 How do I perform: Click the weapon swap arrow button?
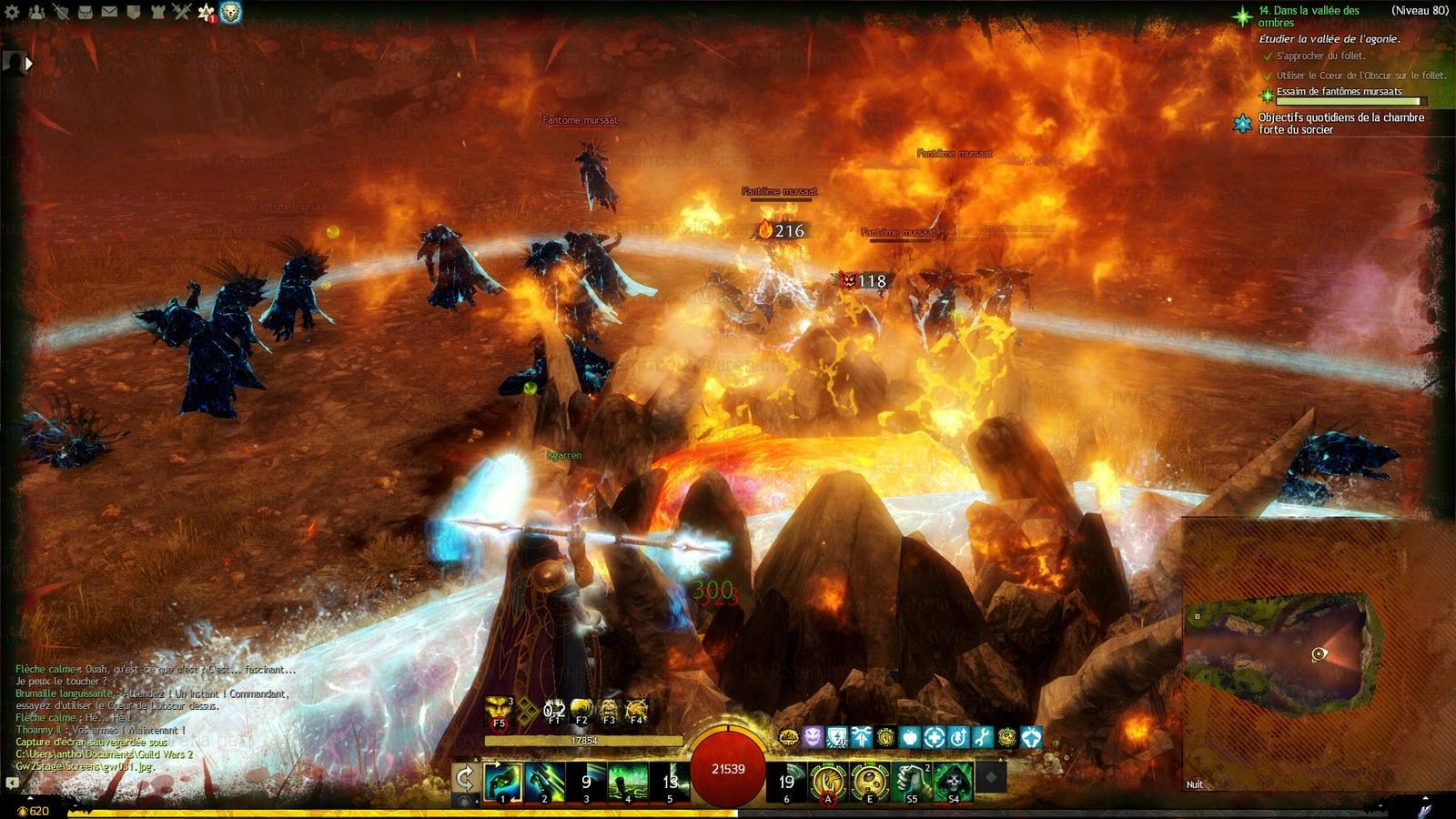click(x=464, y=779)
